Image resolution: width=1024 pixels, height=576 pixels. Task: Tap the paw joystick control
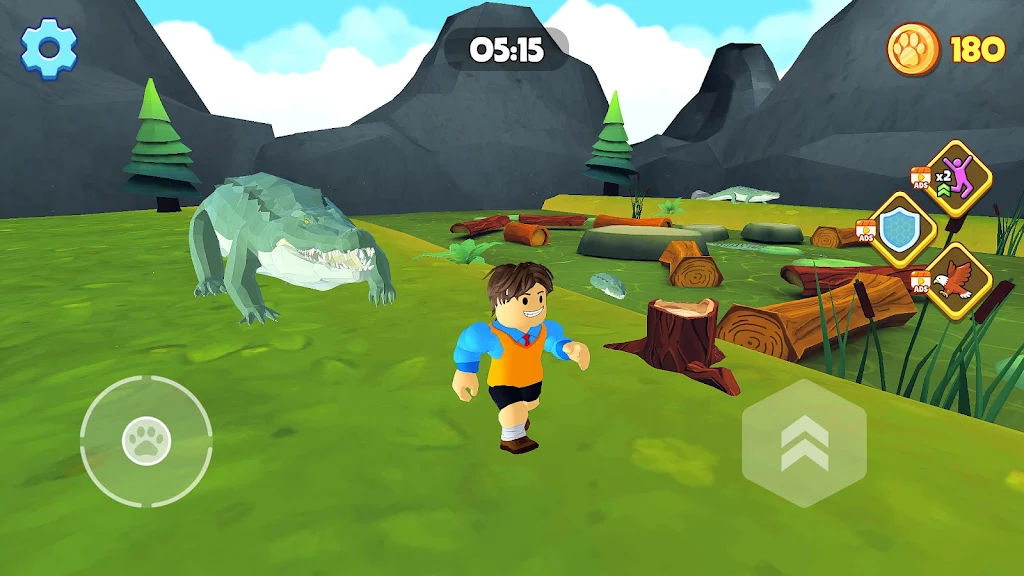pos(146,441)
